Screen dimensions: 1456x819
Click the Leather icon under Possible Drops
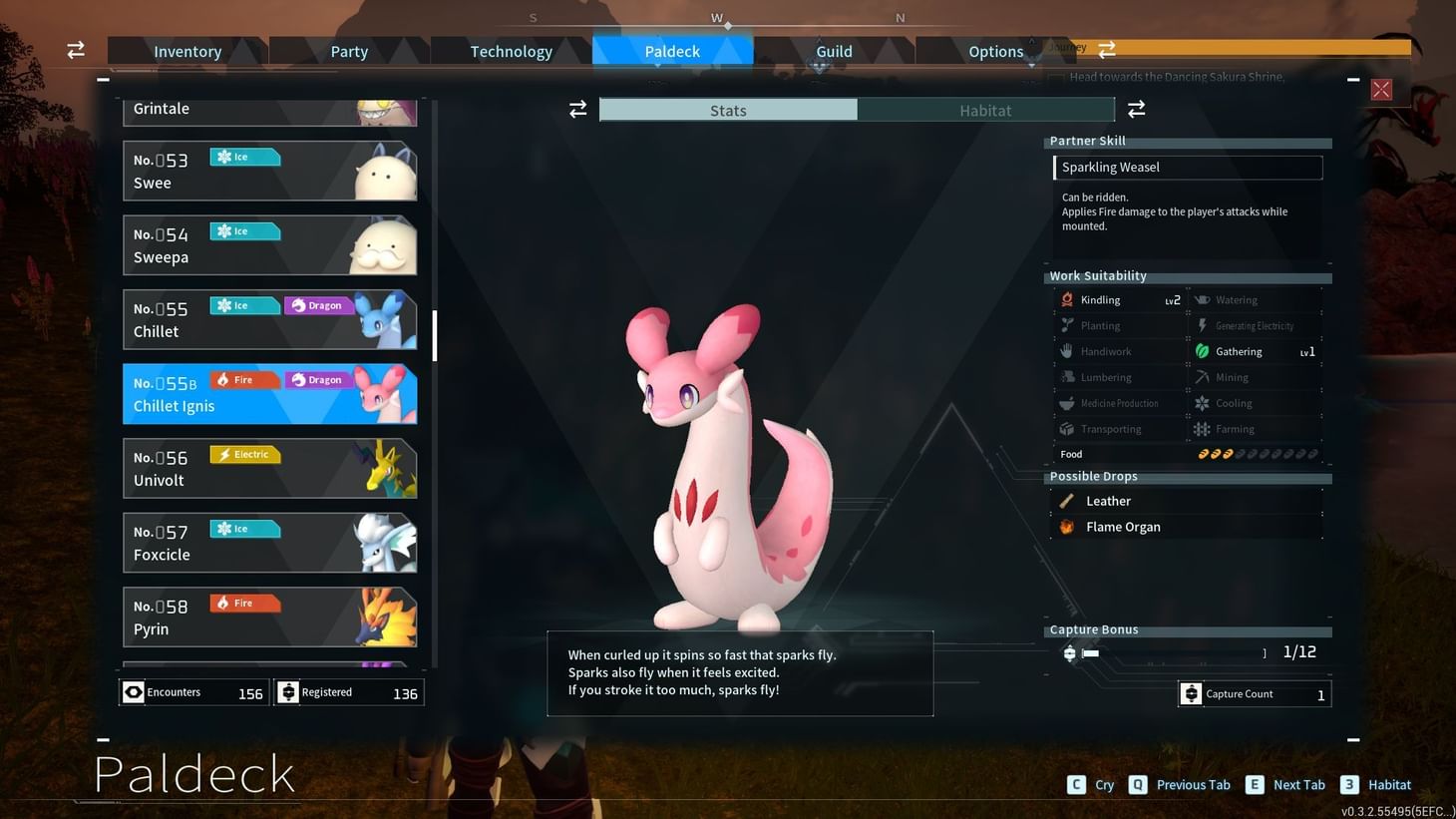click(x=1067, y=500)
